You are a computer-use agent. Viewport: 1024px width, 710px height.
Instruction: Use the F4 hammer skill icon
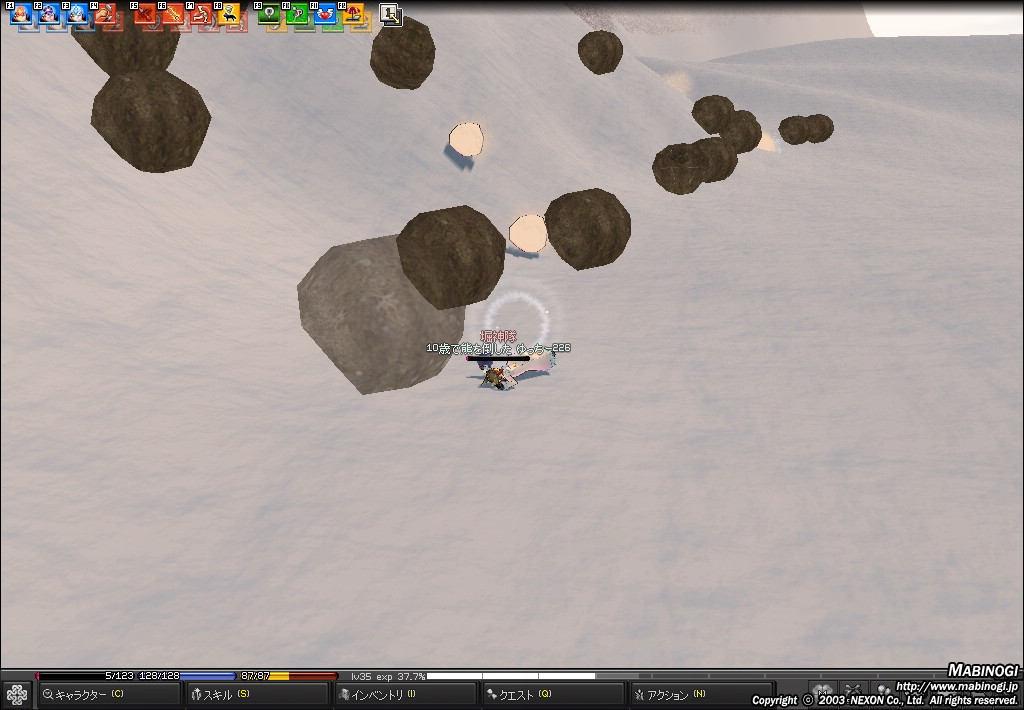[105, 14]
